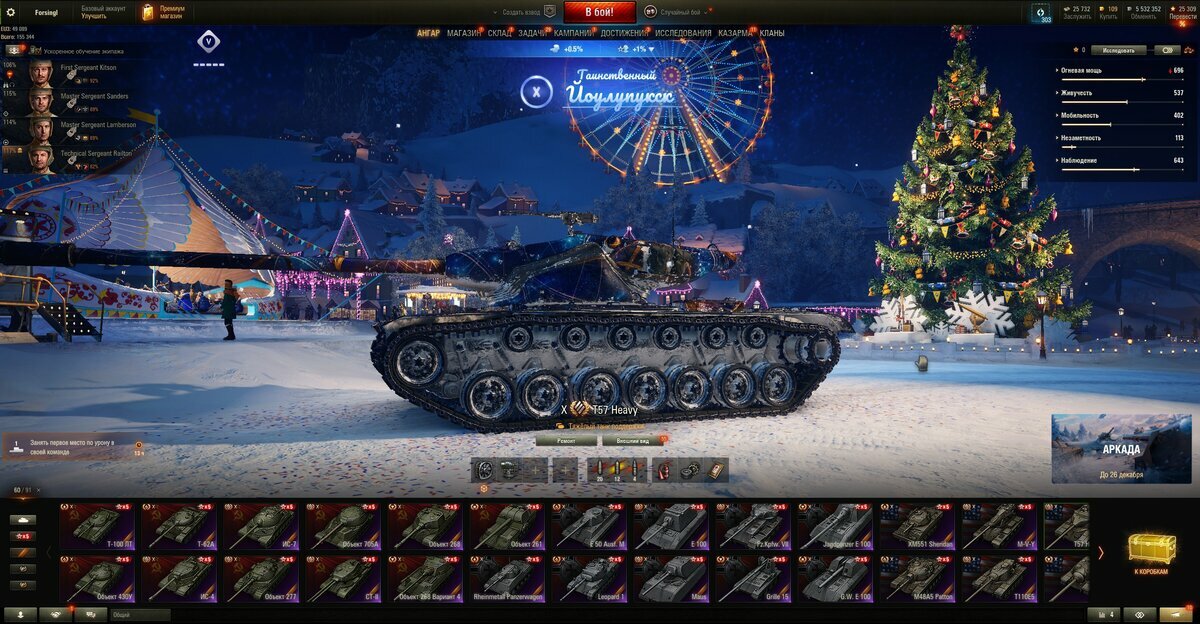Select the fire extinguisher consumable slot
Viewport: 1200px width, 624px height.
click(x=664, y=470)
